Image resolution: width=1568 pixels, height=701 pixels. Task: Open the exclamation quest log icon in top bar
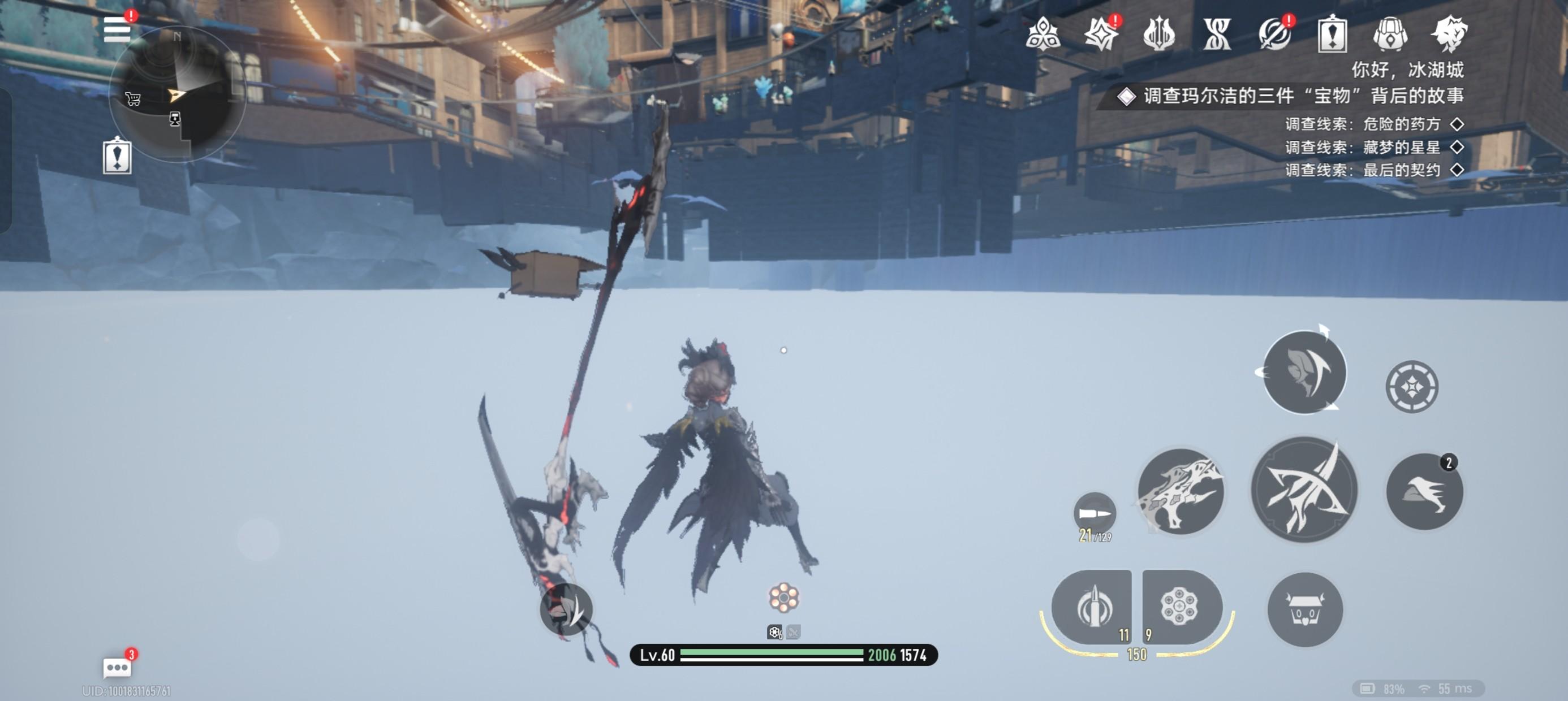pyautogui.click(x=1332, y=34)
